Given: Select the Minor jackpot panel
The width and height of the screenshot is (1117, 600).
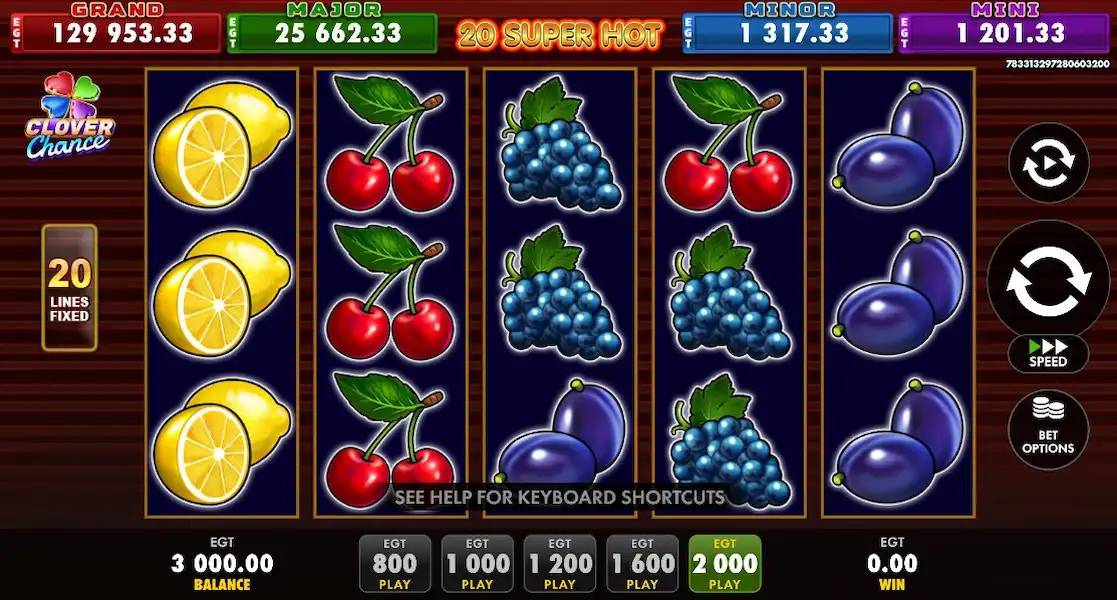Looking at the screenshot, I should [x=787, y=31].
